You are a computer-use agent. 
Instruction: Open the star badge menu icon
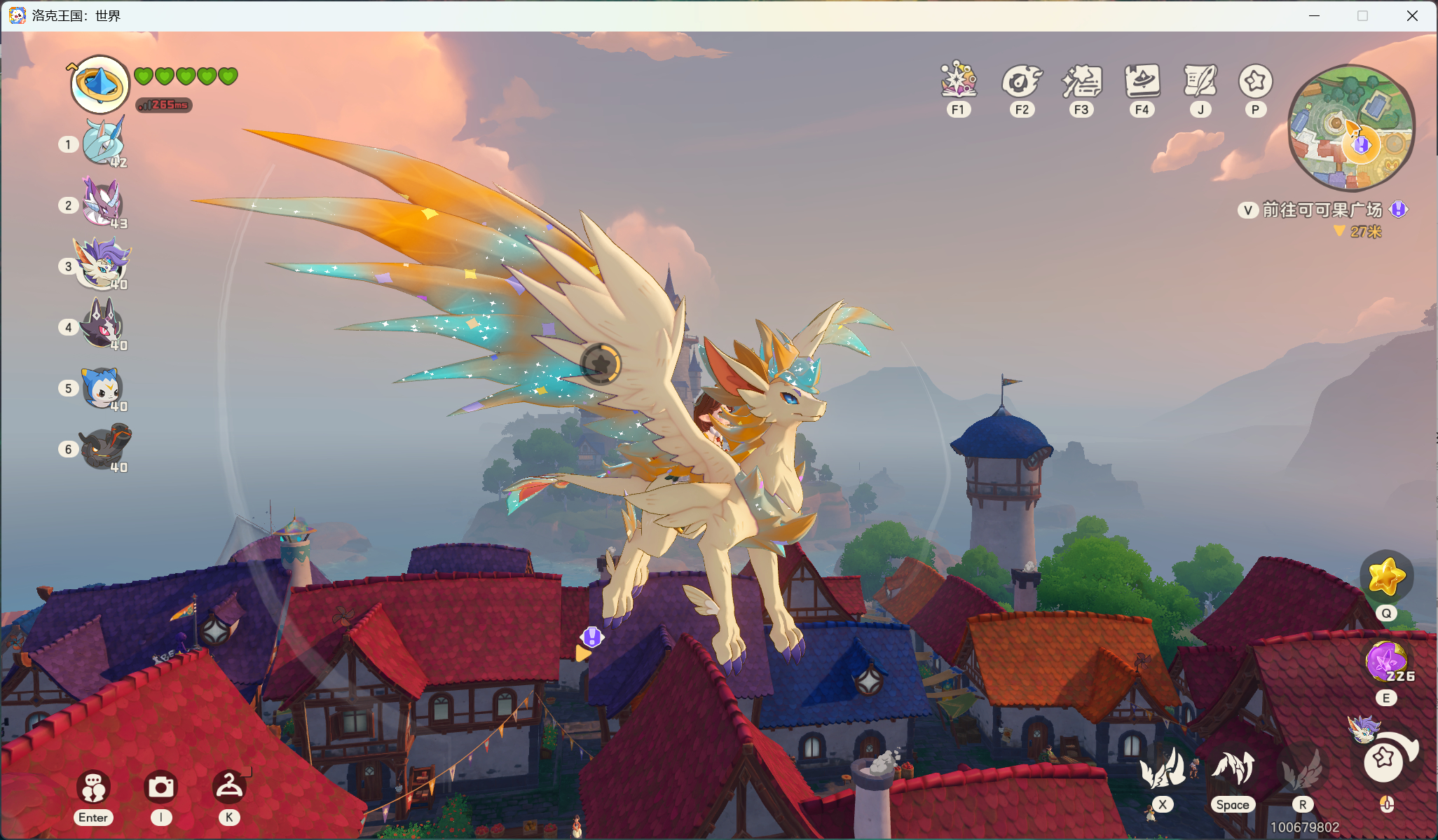point(1255,81)
